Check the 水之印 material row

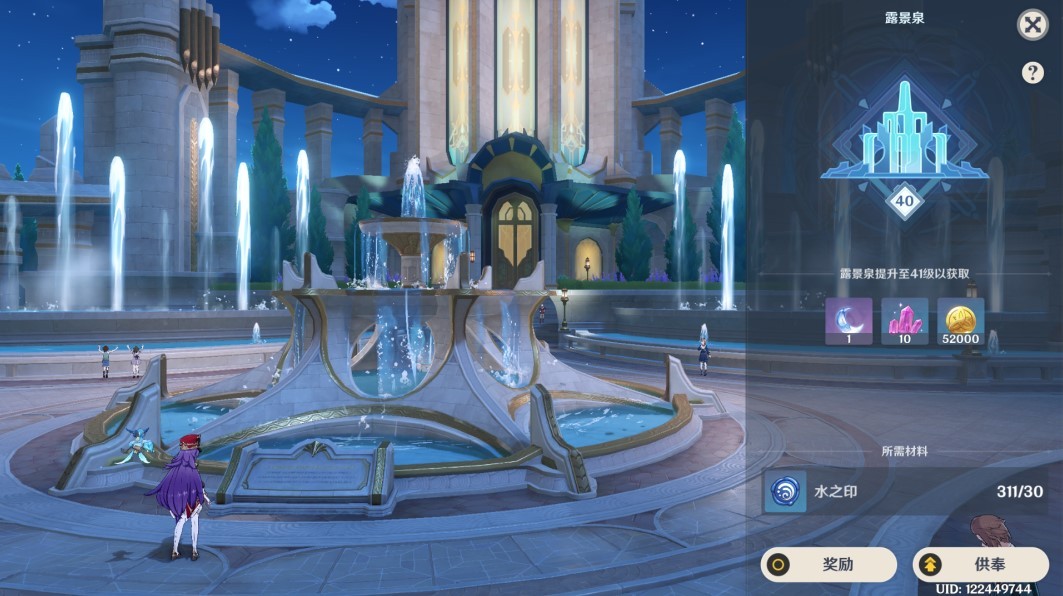click(904, 492)
